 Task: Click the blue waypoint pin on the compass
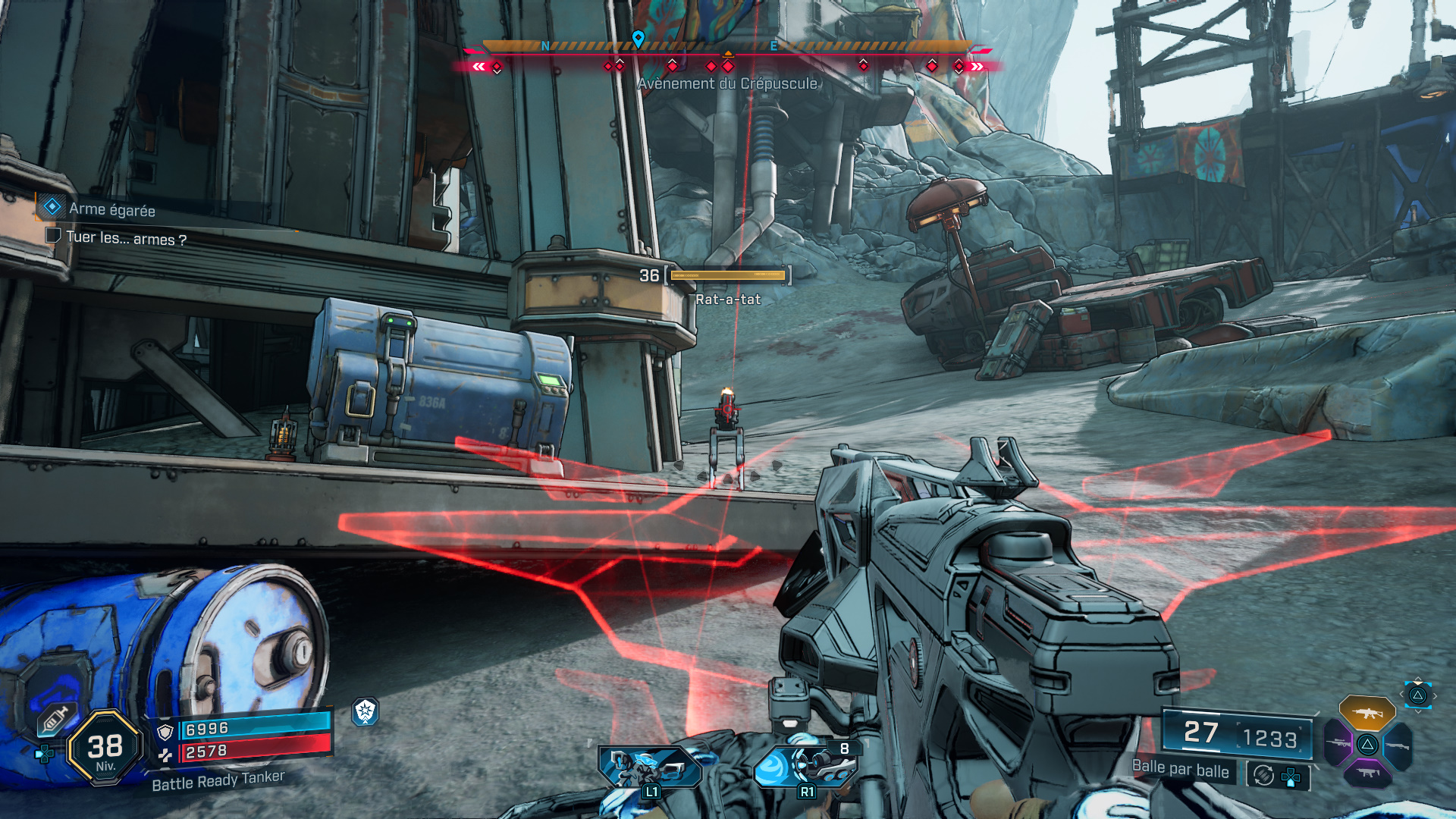[x=639, y=38]
